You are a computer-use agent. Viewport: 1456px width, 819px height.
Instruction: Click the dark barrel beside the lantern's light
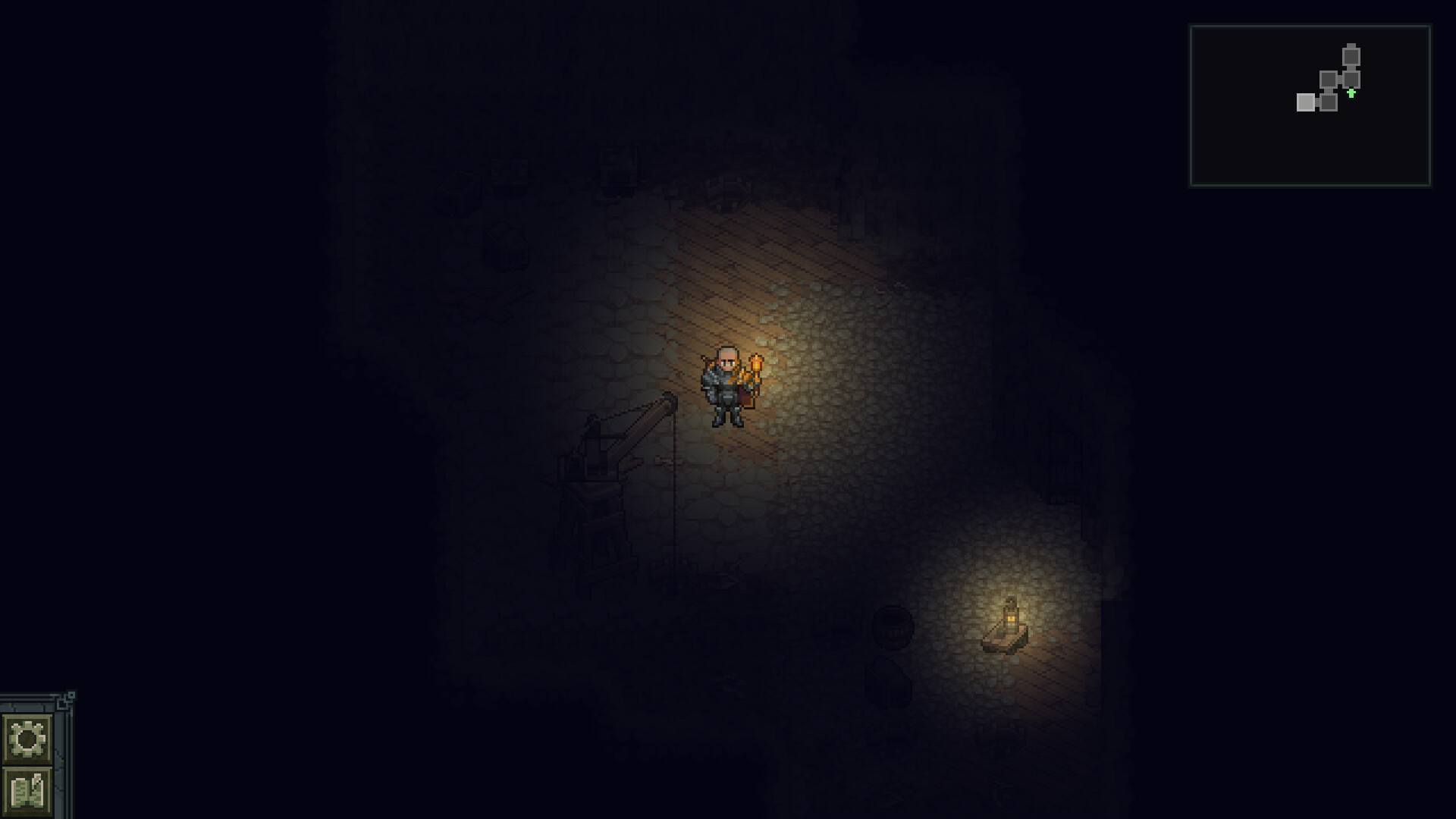[893, 627]
